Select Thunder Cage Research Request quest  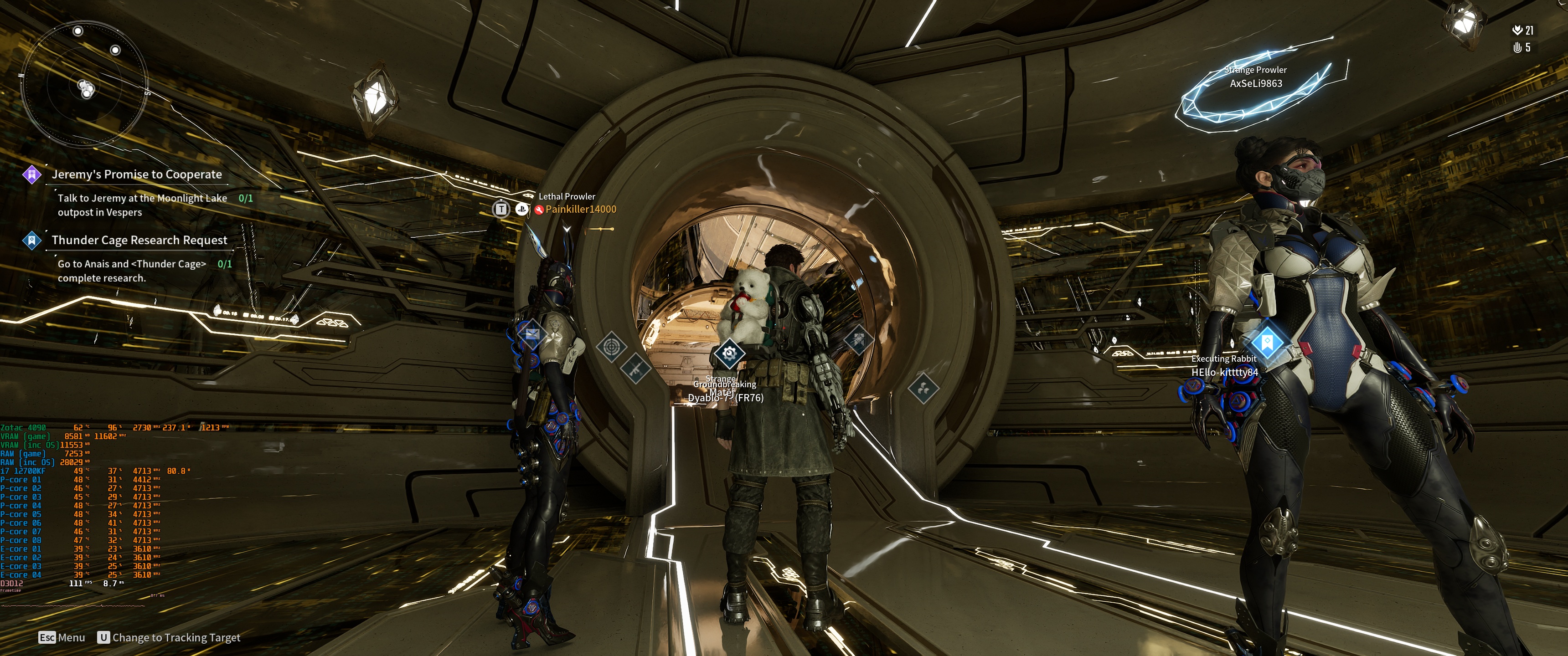coord(139,241)
